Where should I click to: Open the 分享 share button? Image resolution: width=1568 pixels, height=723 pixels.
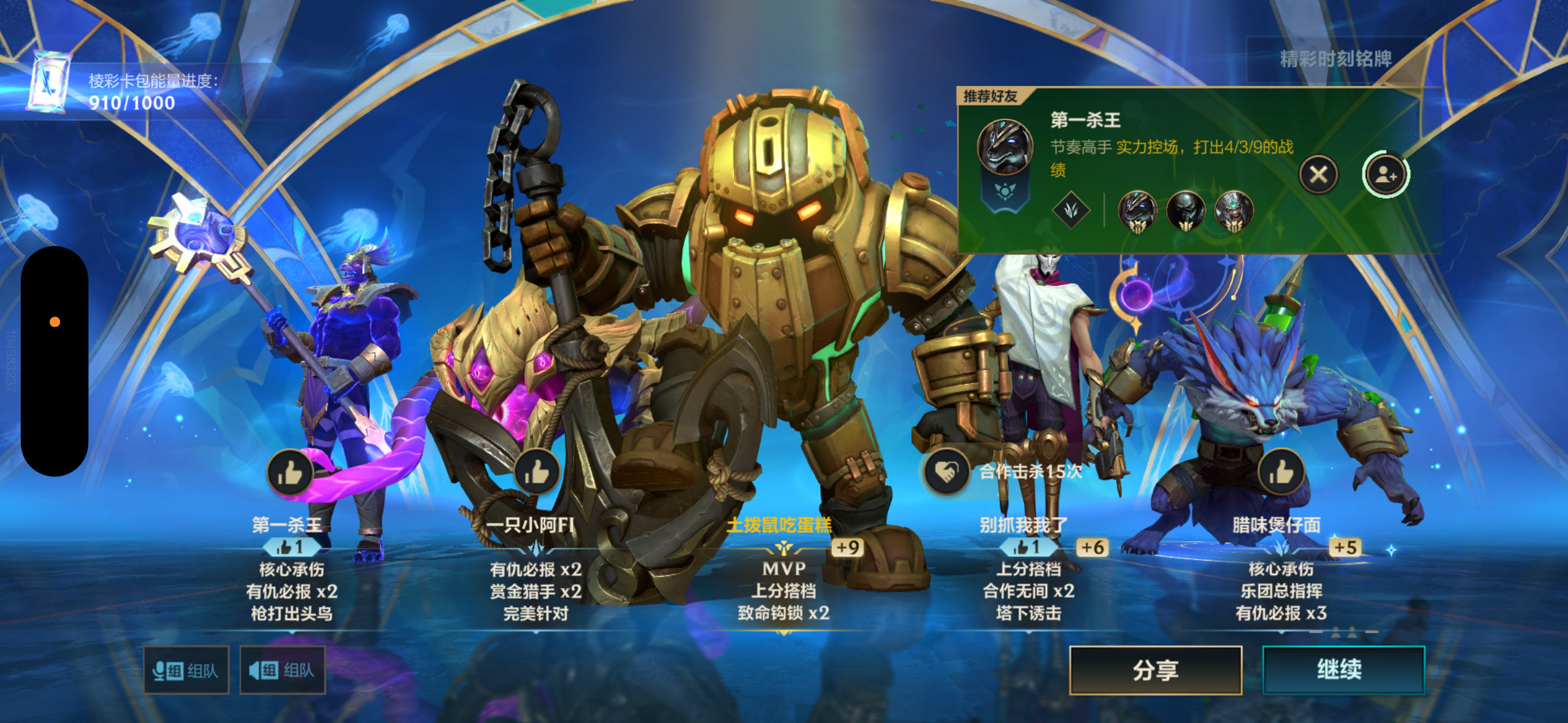tap(1155, 670)
